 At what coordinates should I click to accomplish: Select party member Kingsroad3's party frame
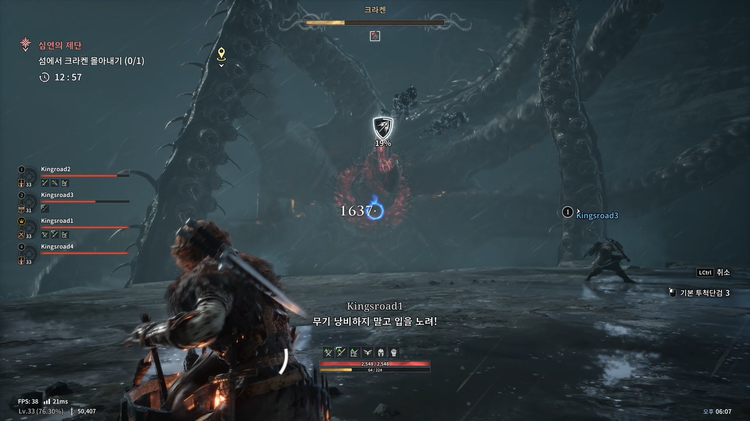click(57, 195)
